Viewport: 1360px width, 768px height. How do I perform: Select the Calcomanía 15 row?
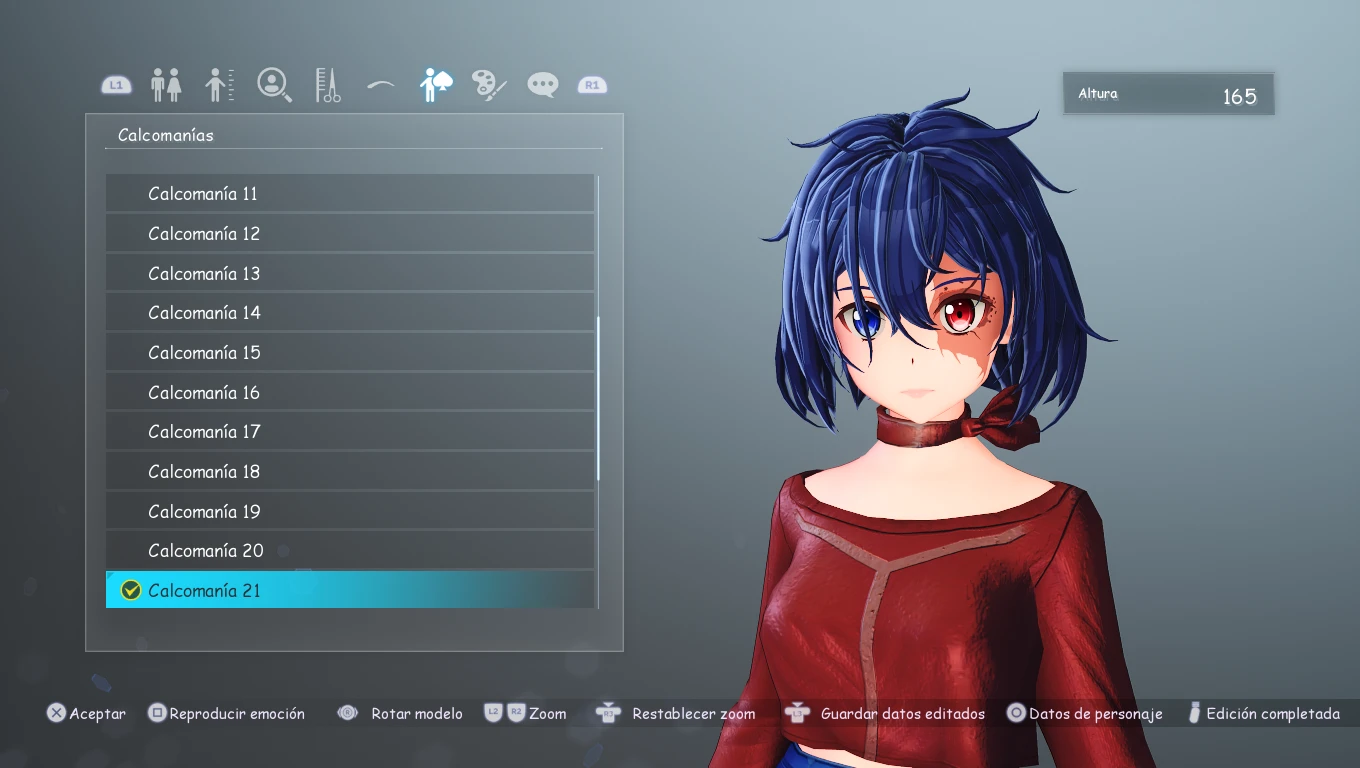[350, 353]
